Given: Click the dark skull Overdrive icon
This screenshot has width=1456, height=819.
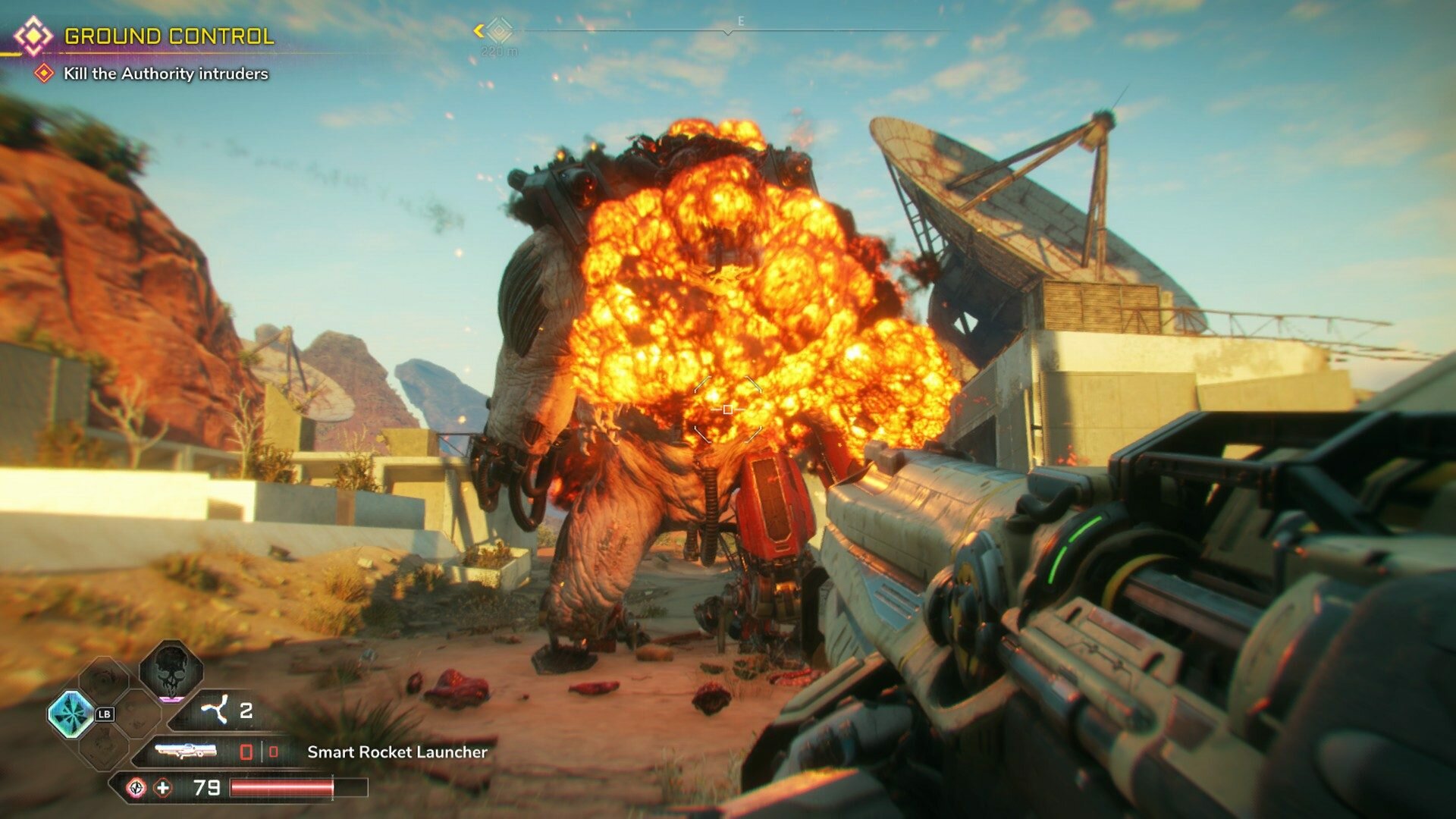Looking at the screenshot, I should (x=171, y=670).
